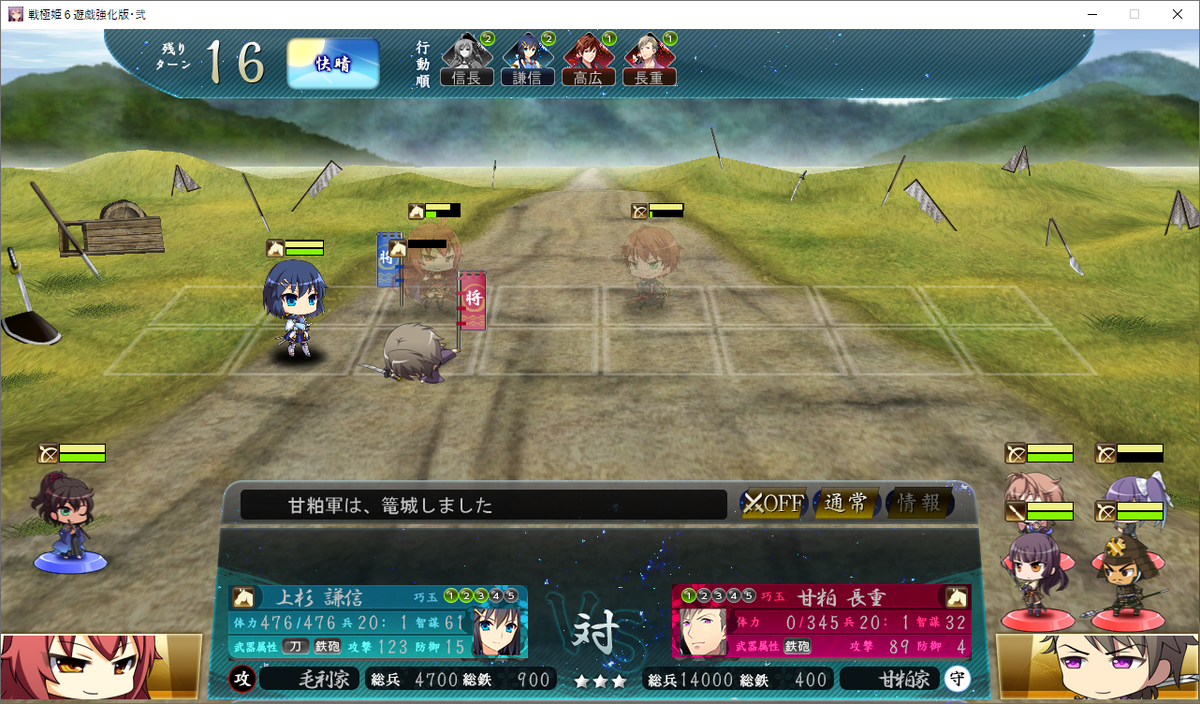The width and height of the screenshot is (1200, 704).
Task: Click the 甘粕家 defender clan label
Action: [890, 680]
